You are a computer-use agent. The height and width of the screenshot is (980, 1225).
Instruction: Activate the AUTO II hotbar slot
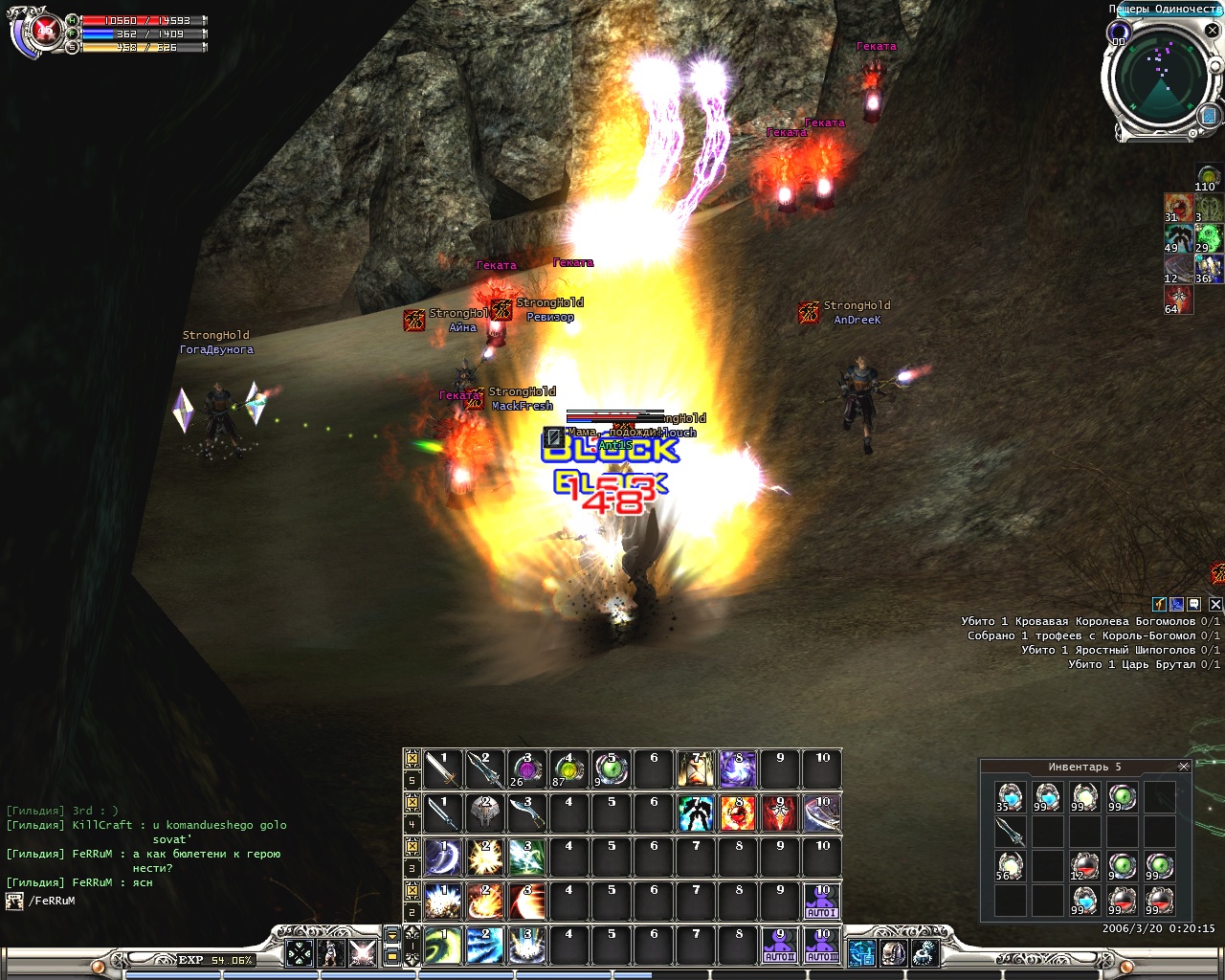(779, 946)
